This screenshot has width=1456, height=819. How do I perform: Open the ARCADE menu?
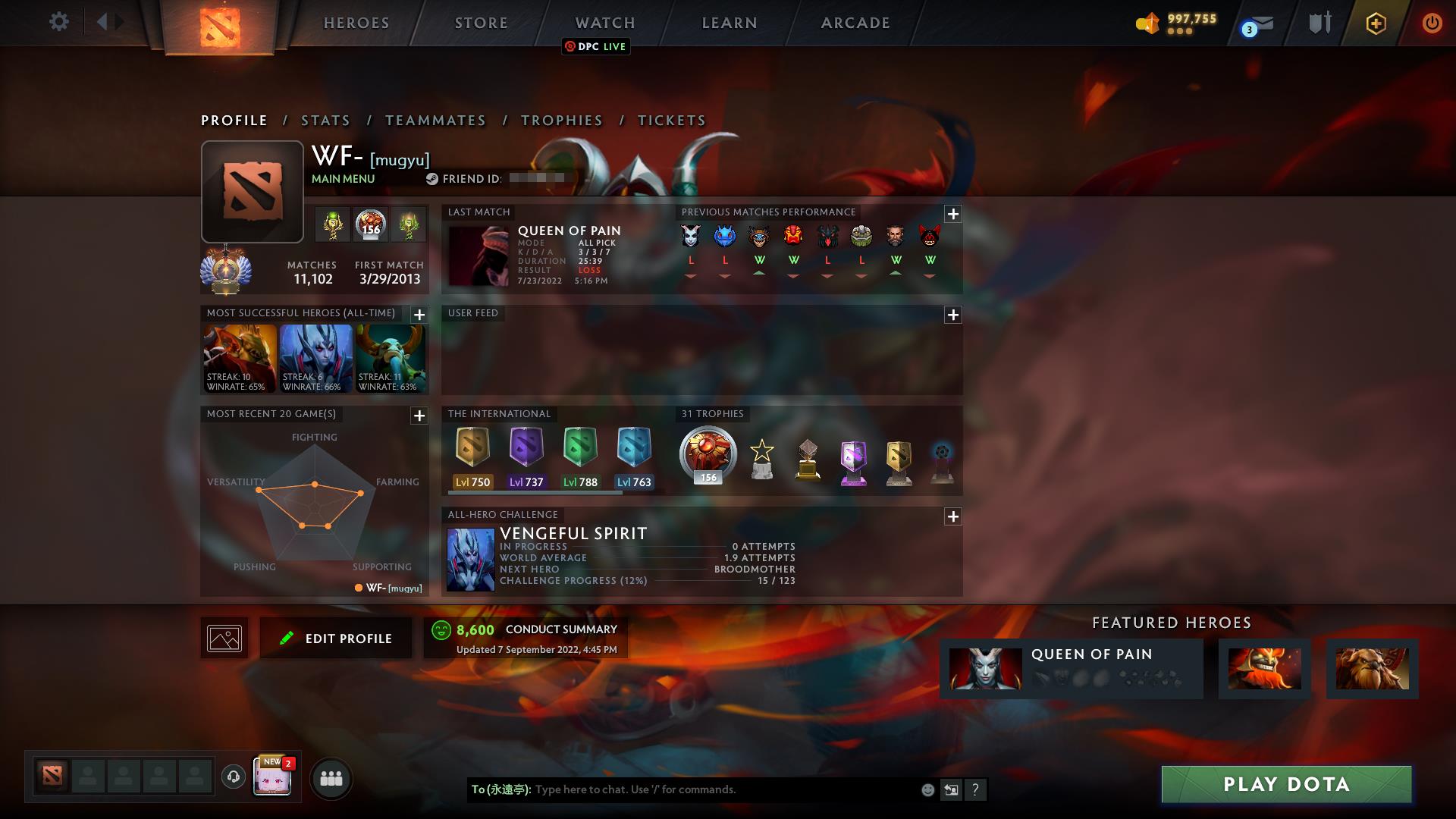(854, 23)
